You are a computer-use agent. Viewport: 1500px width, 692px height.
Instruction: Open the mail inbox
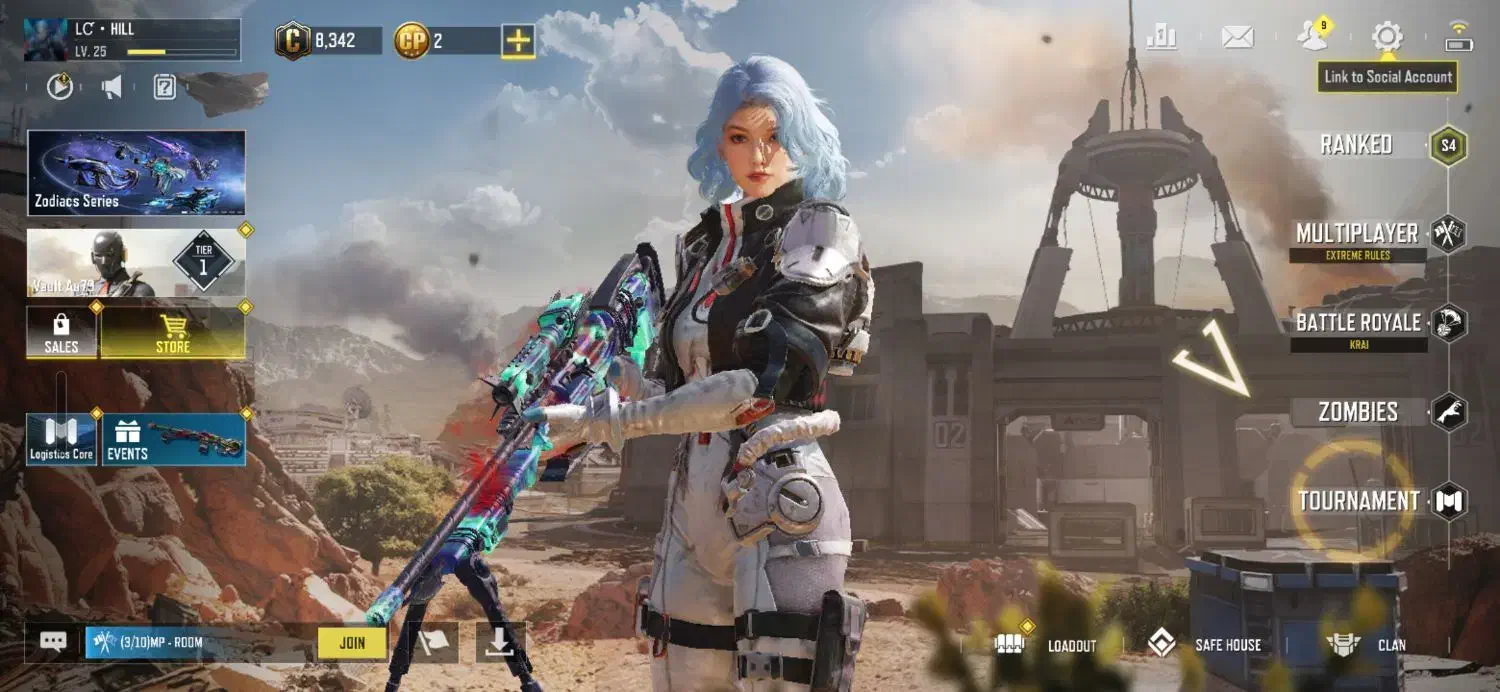1237,38
